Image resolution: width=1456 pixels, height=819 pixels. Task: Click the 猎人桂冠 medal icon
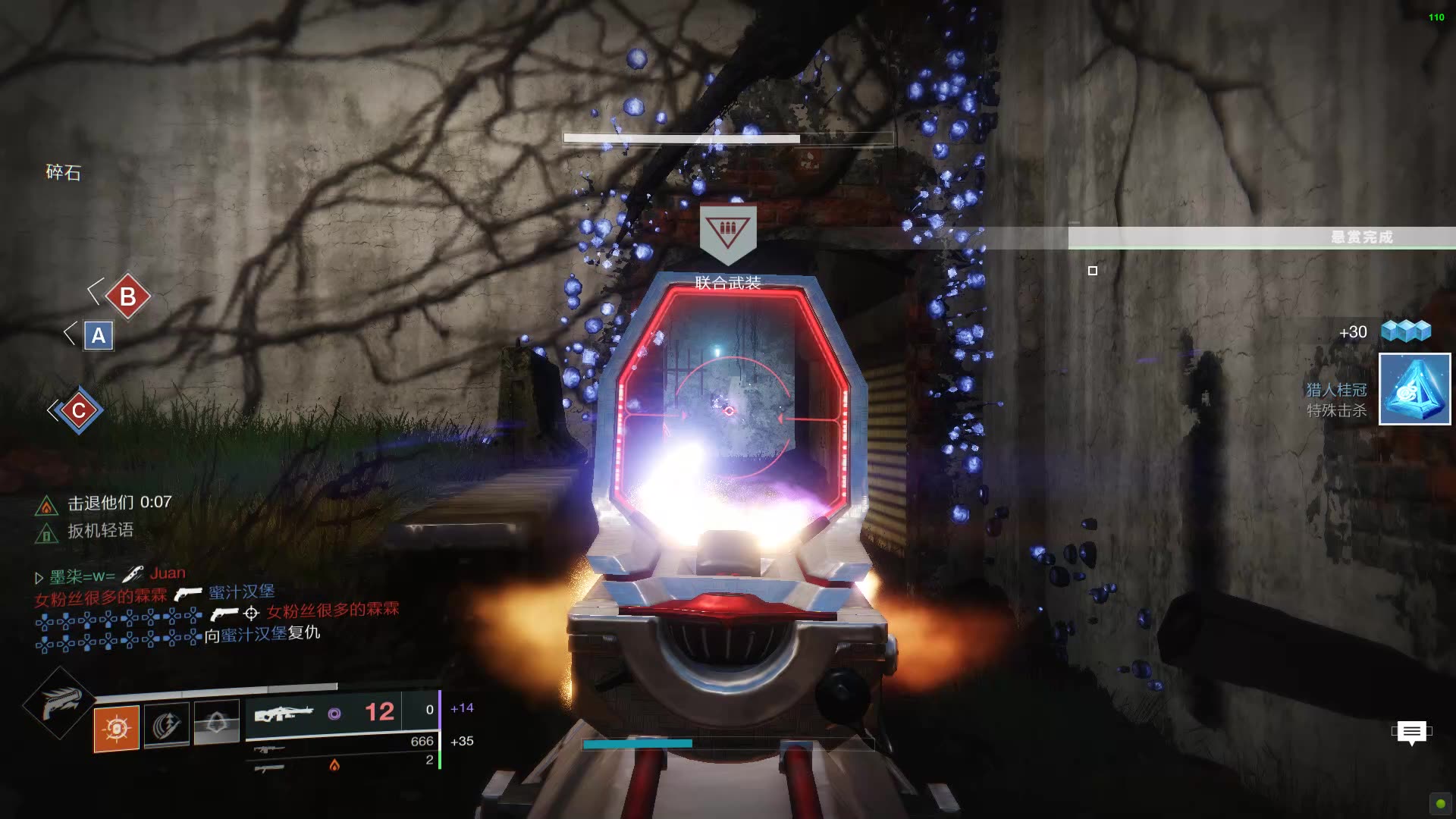pyautogui.click(x=1414, y=389)
